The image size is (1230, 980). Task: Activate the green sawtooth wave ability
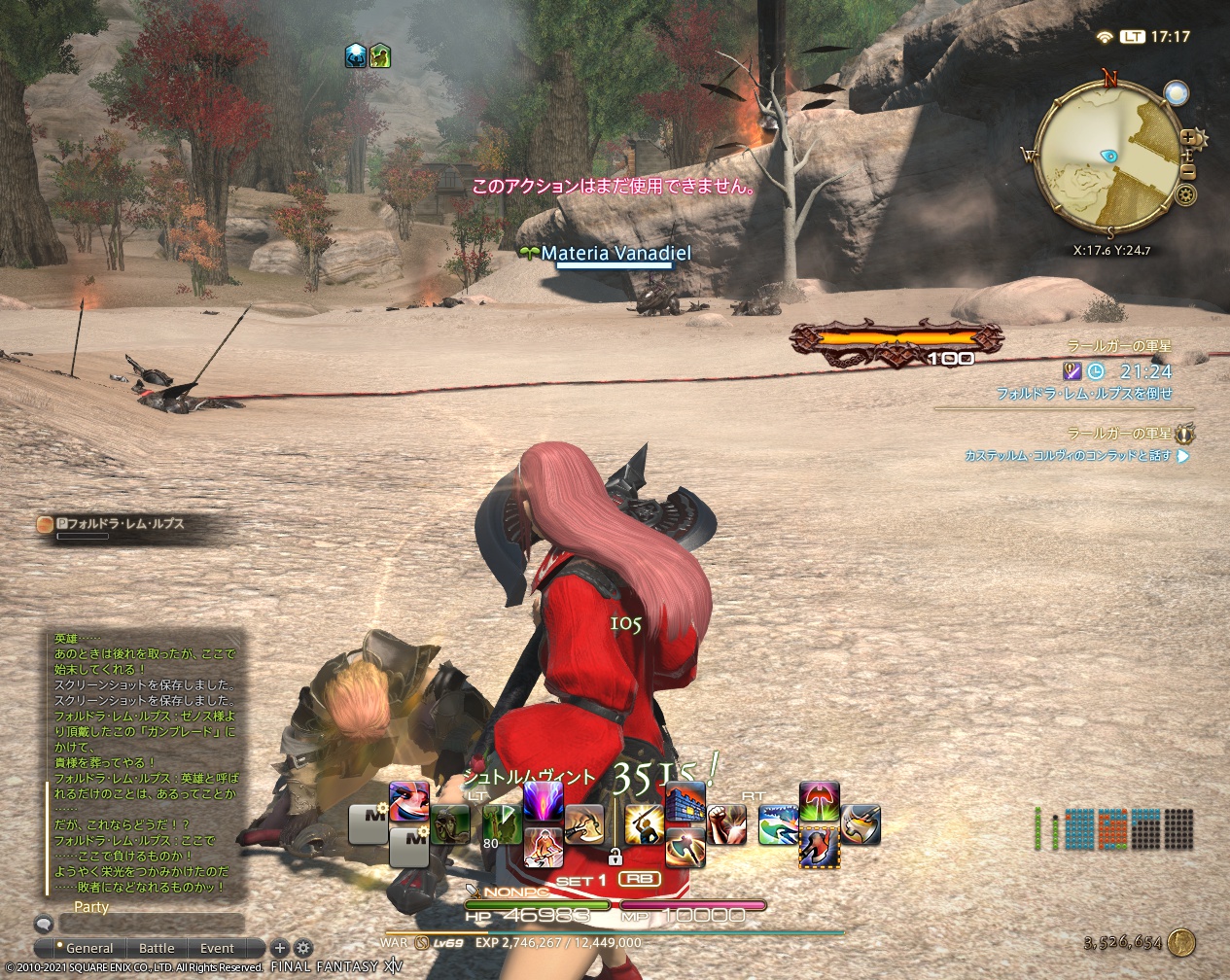778,825
